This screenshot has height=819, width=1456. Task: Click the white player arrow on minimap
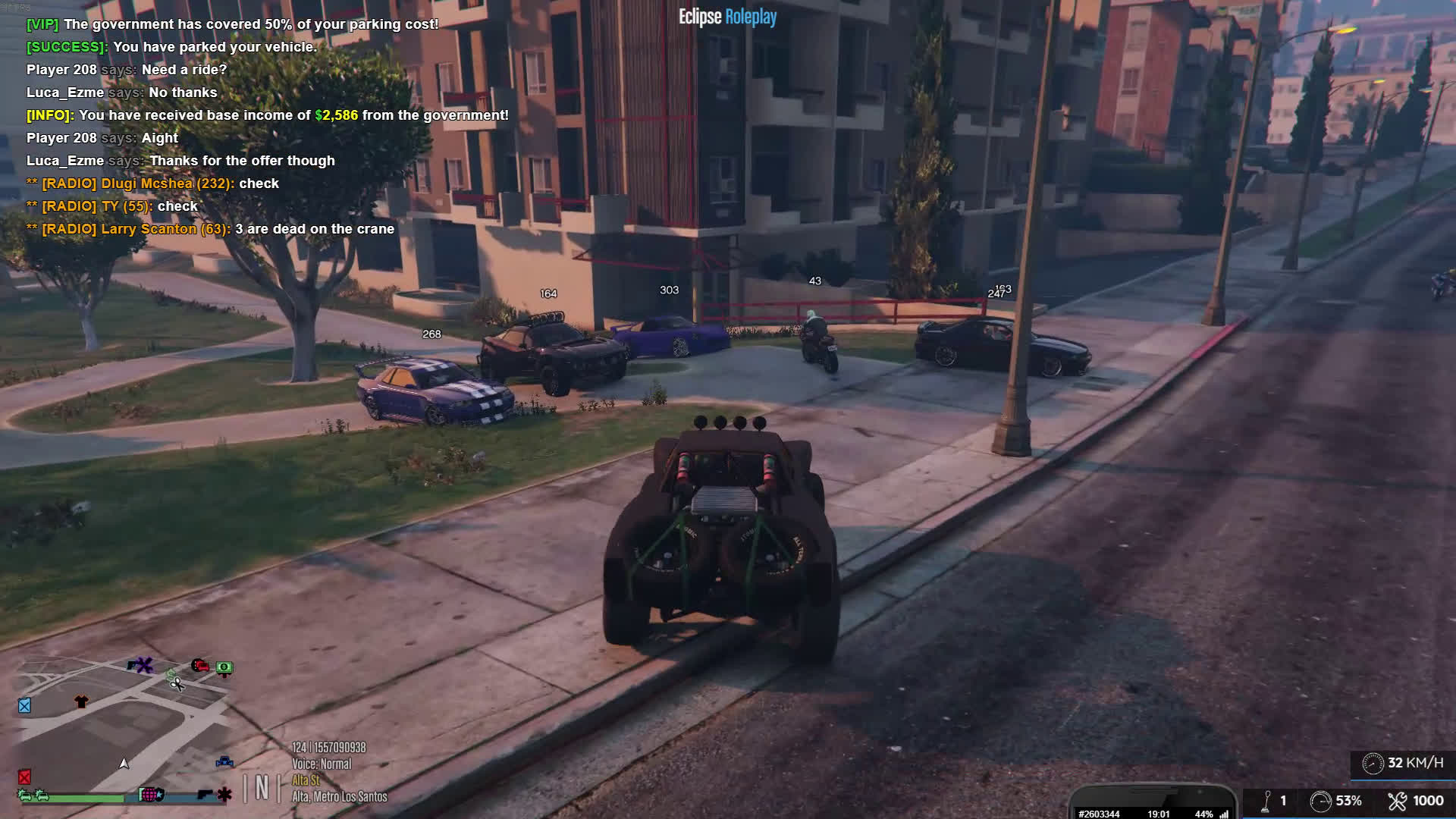coord(124,763)
